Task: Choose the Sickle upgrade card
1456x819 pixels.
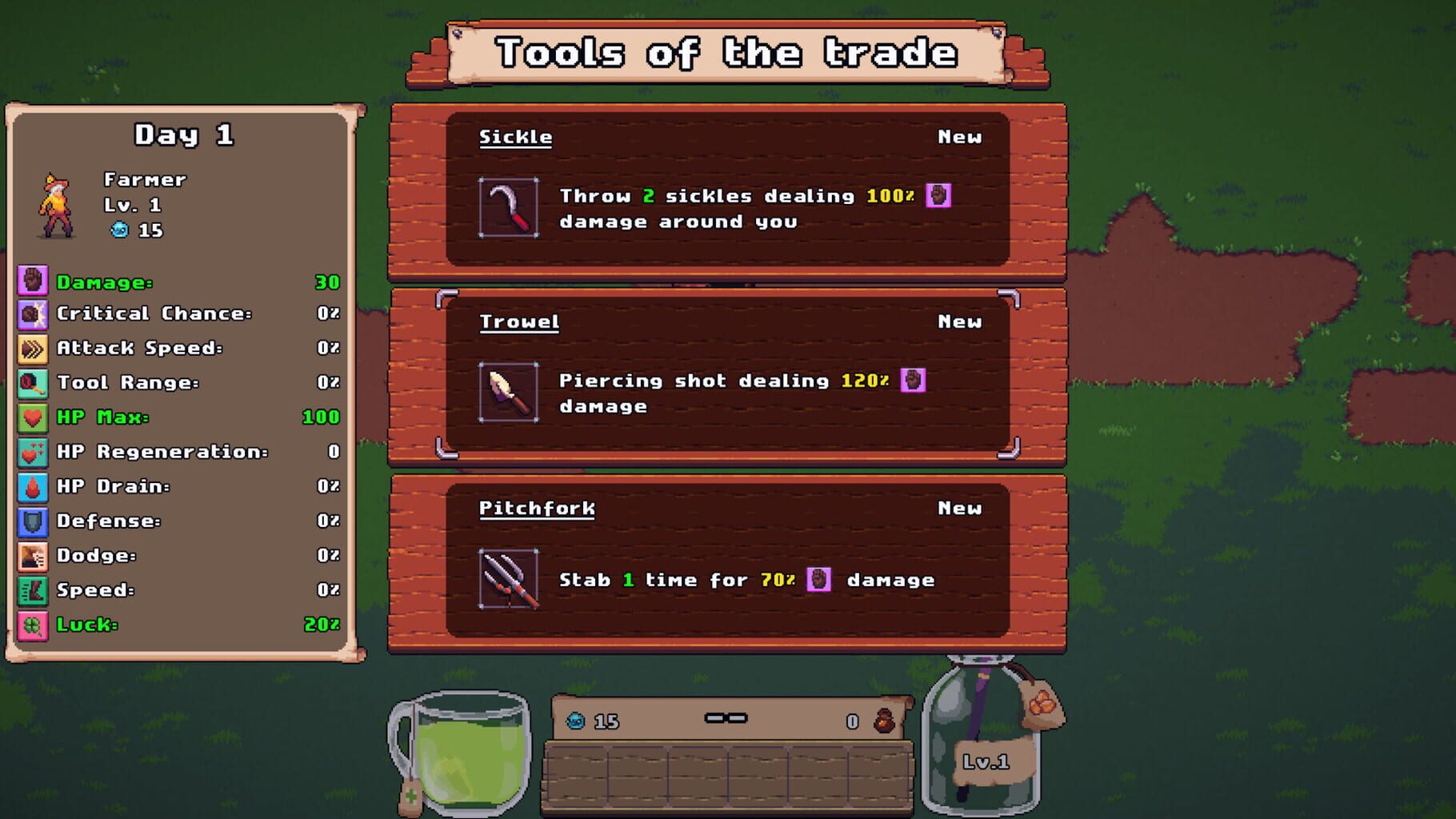Action: coord(728,192)
